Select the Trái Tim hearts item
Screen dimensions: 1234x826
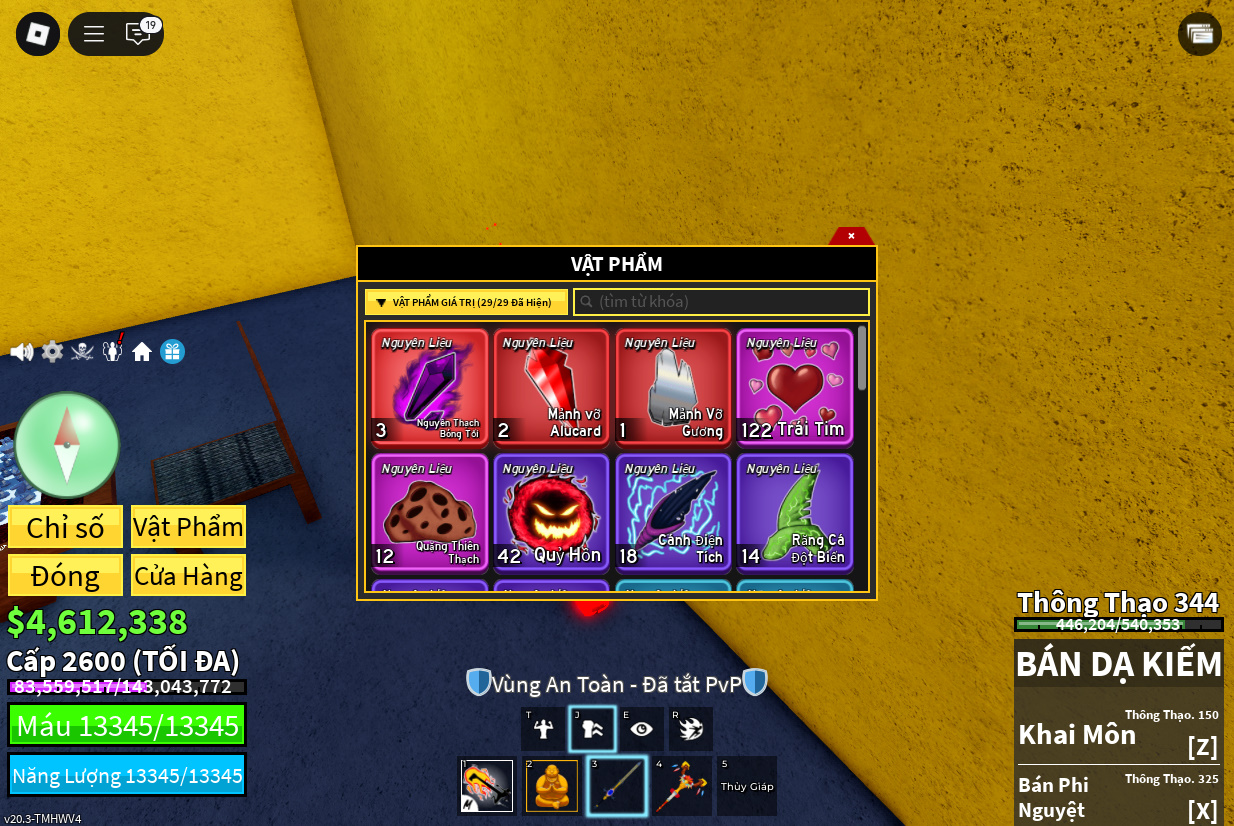point(795,386)
